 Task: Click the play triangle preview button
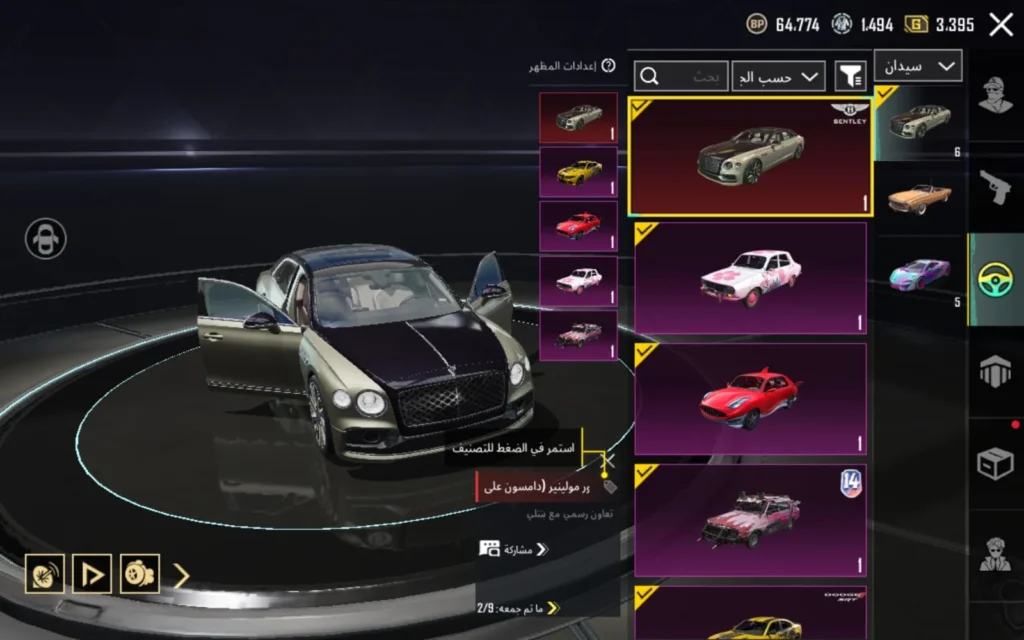[92, 573]
